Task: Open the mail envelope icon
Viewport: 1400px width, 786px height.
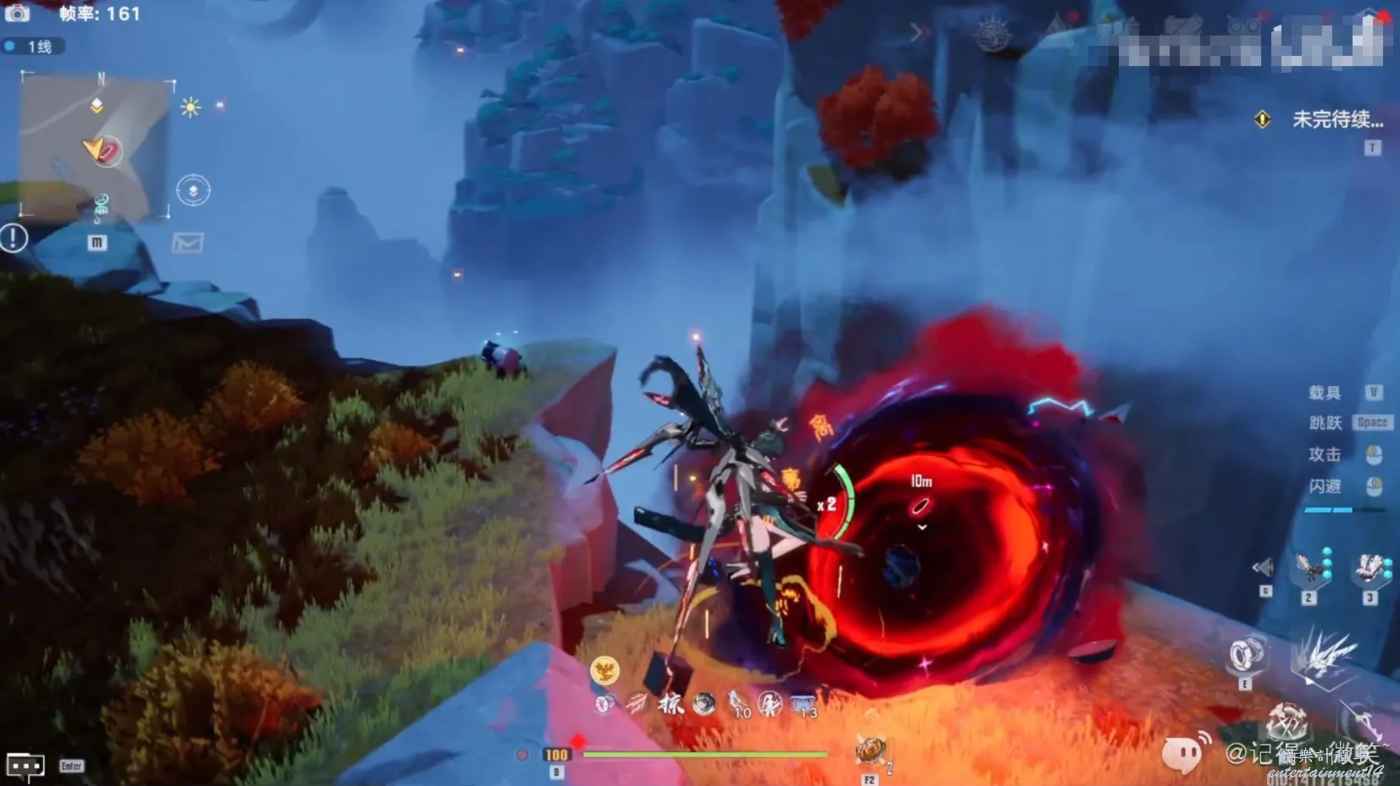Action: (x=187, y=242)
